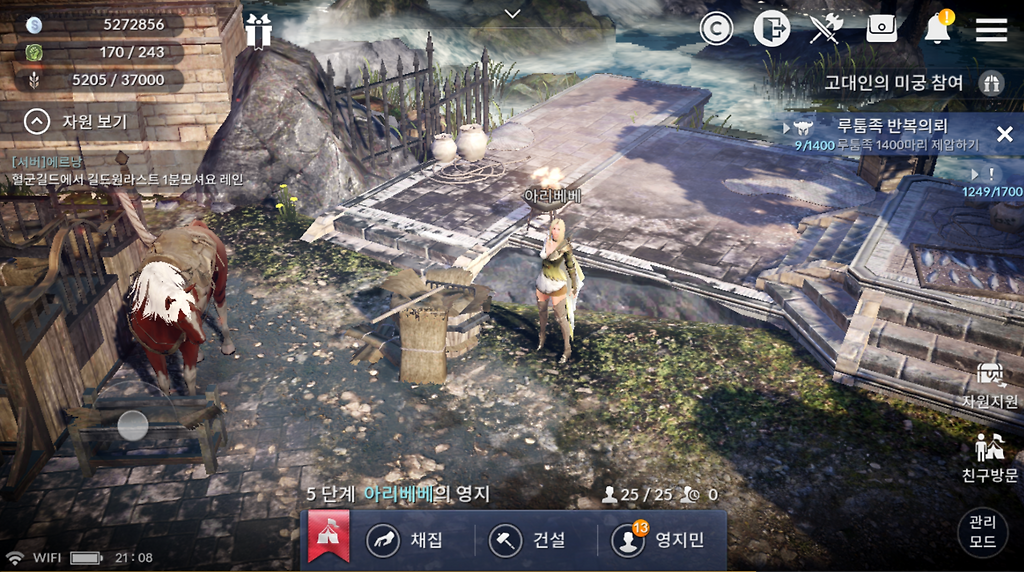Close the 루툼족 반복의뢰 quest tracker

pos(1004,134)
